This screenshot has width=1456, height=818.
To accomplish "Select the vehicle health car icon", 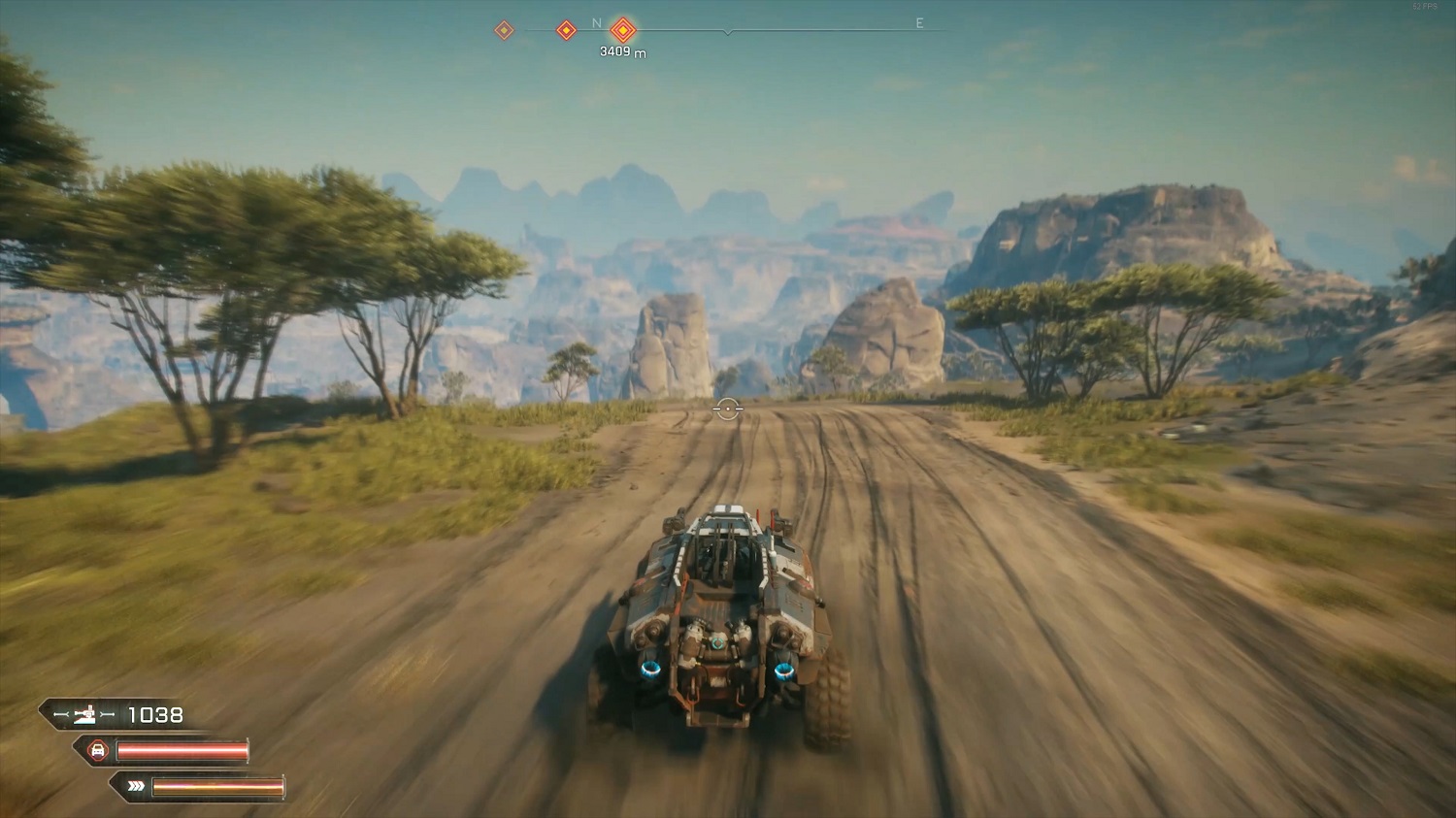I will [98, 750].
